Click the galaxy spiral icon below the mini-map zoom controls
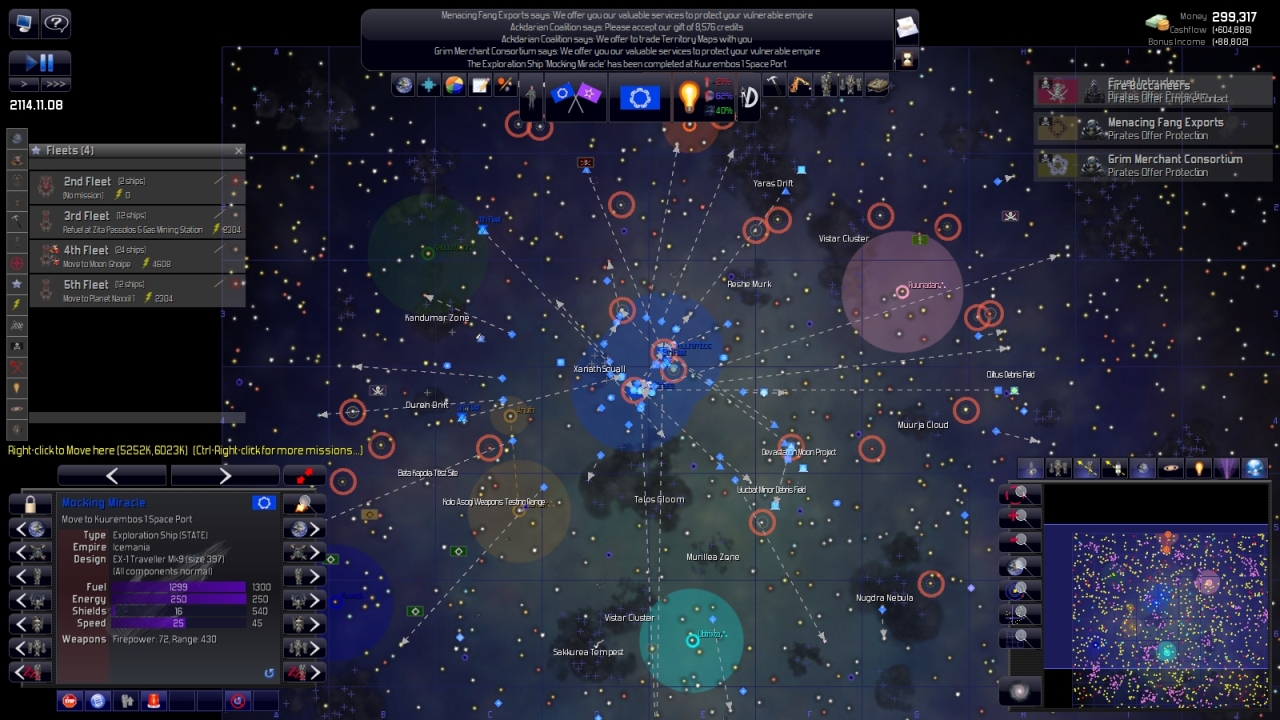Viewport: 1280px width, 720px height. [1020, 690]
